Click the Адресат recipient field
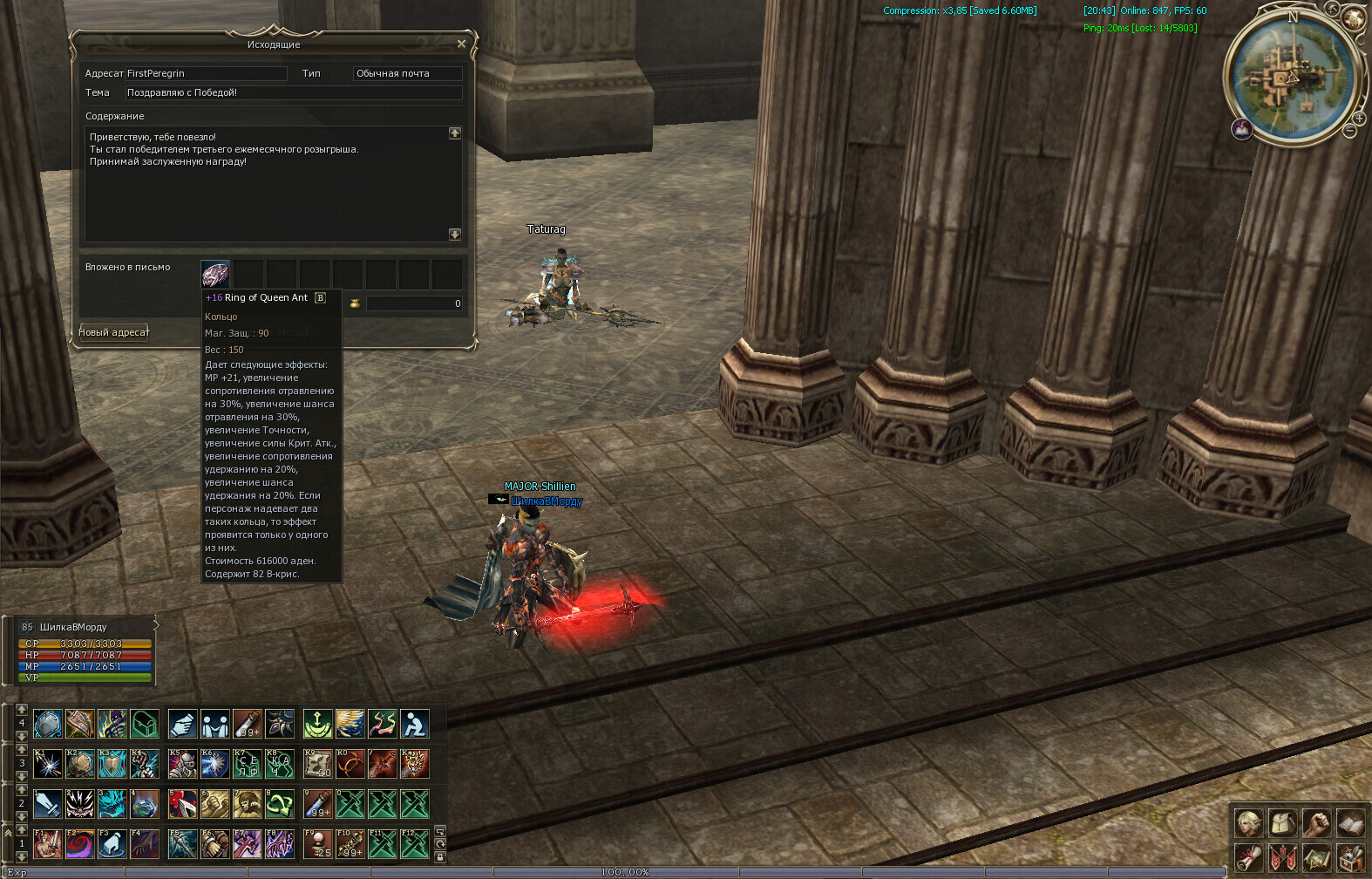Screen dimensions: 1372x879 207,73
